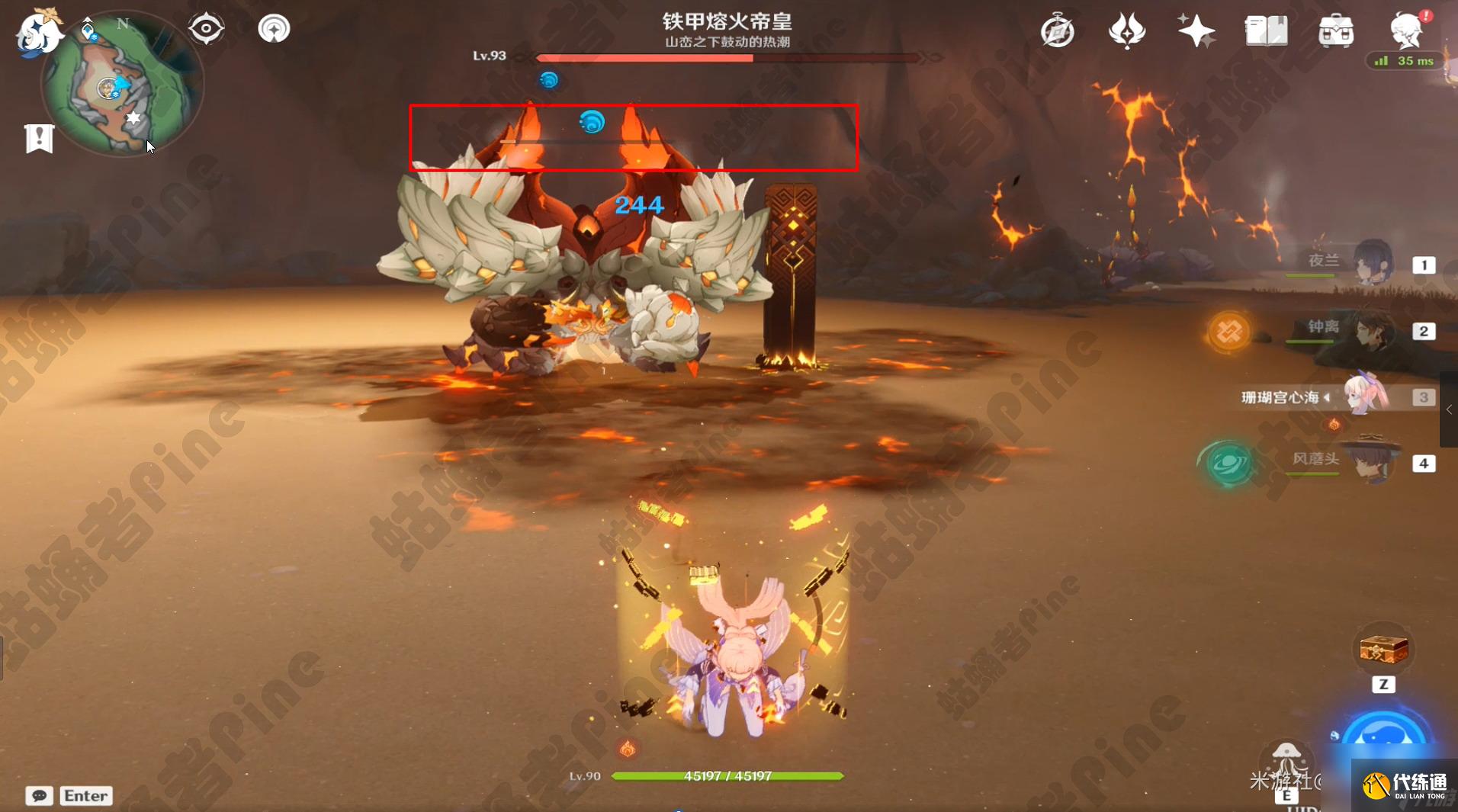
Task: Open the Wish screen wings icon
Action: [x=1129, y=29]
